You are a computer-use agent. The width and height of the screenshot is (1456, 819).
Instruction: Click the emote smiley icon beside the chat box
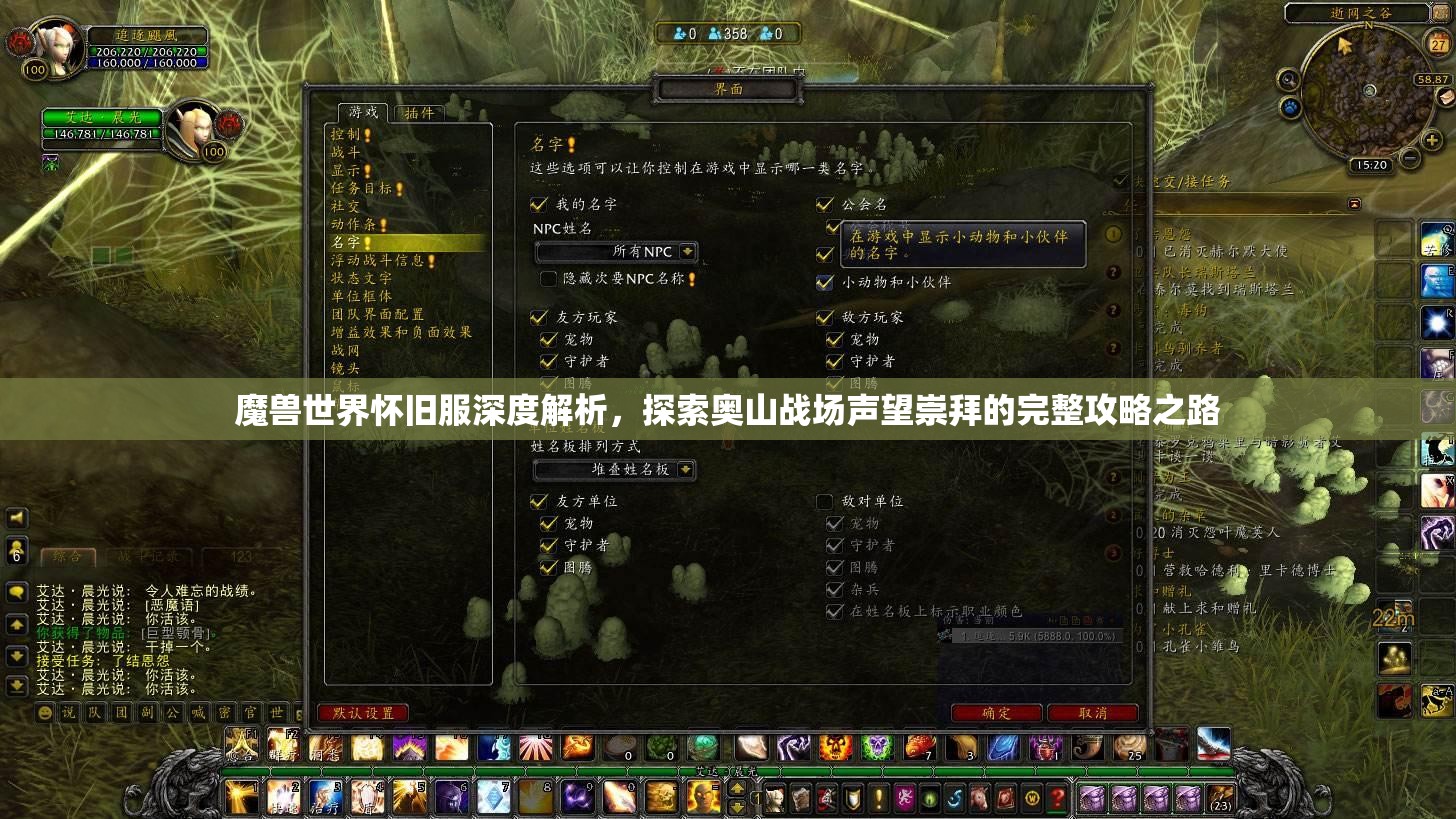44,713
